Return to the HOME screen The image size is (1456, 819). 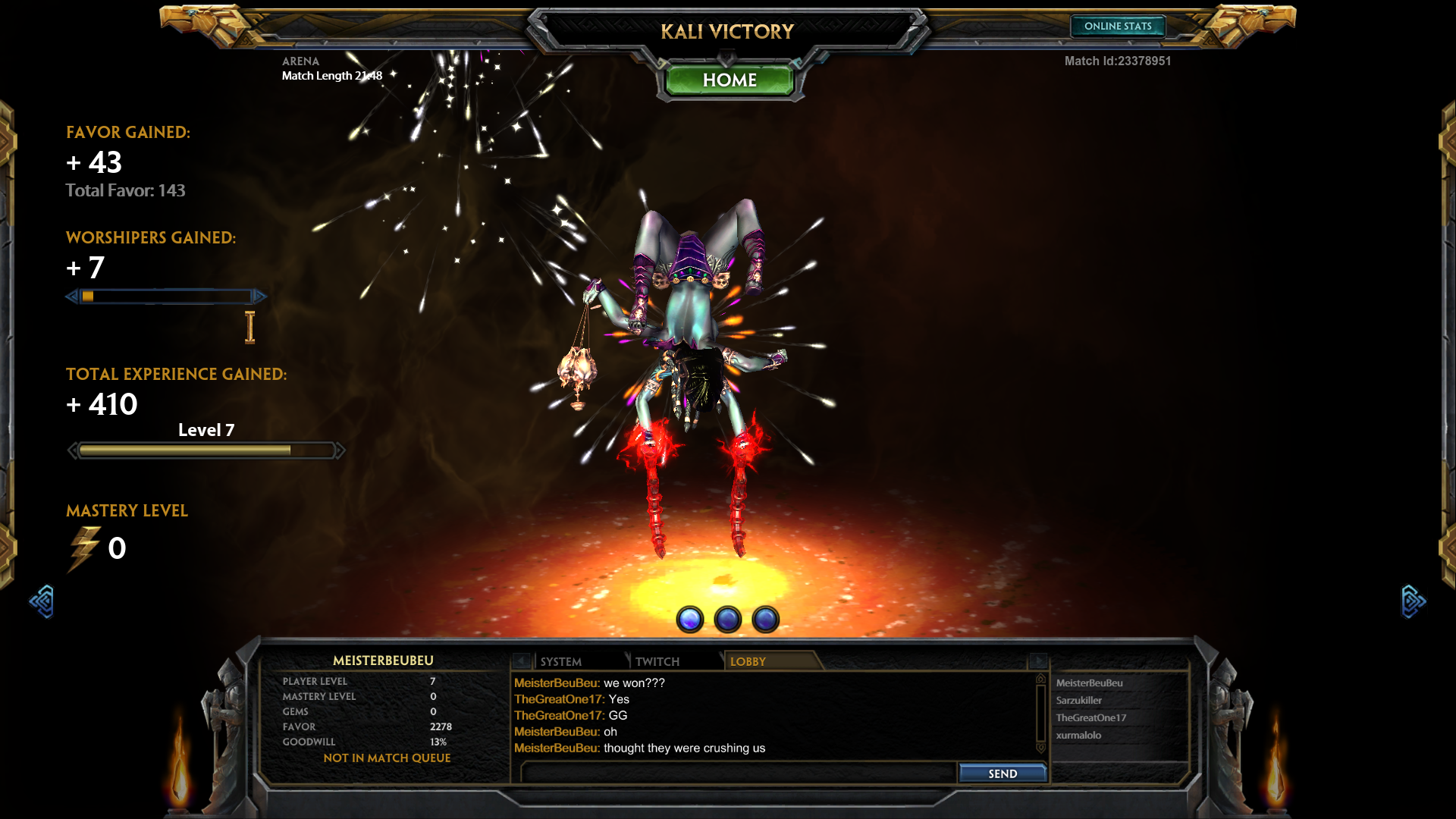pyautogui.click(x=729, y=80)
